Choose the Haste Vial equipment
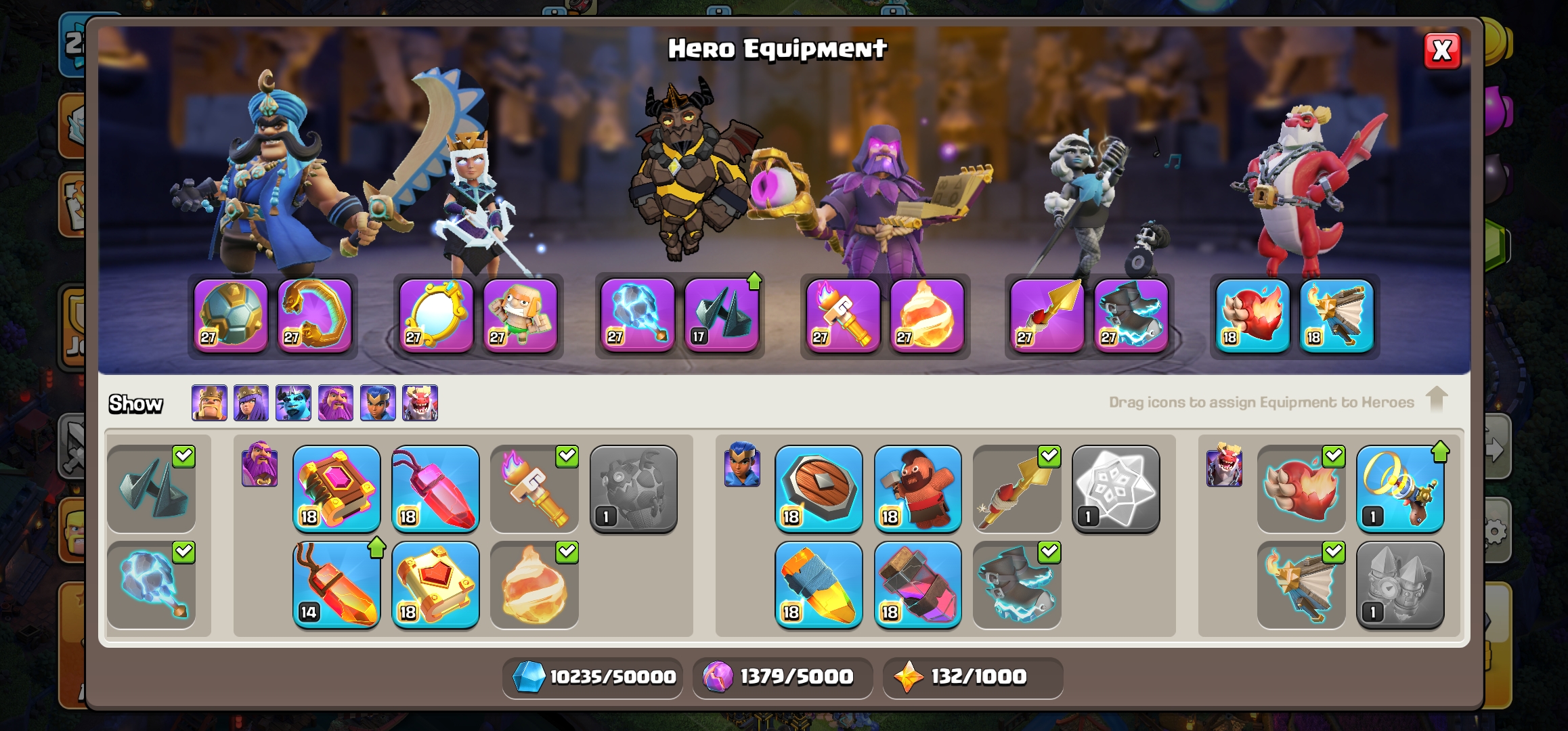This screenshot has width=1568, height=731. tap(917, 585)
